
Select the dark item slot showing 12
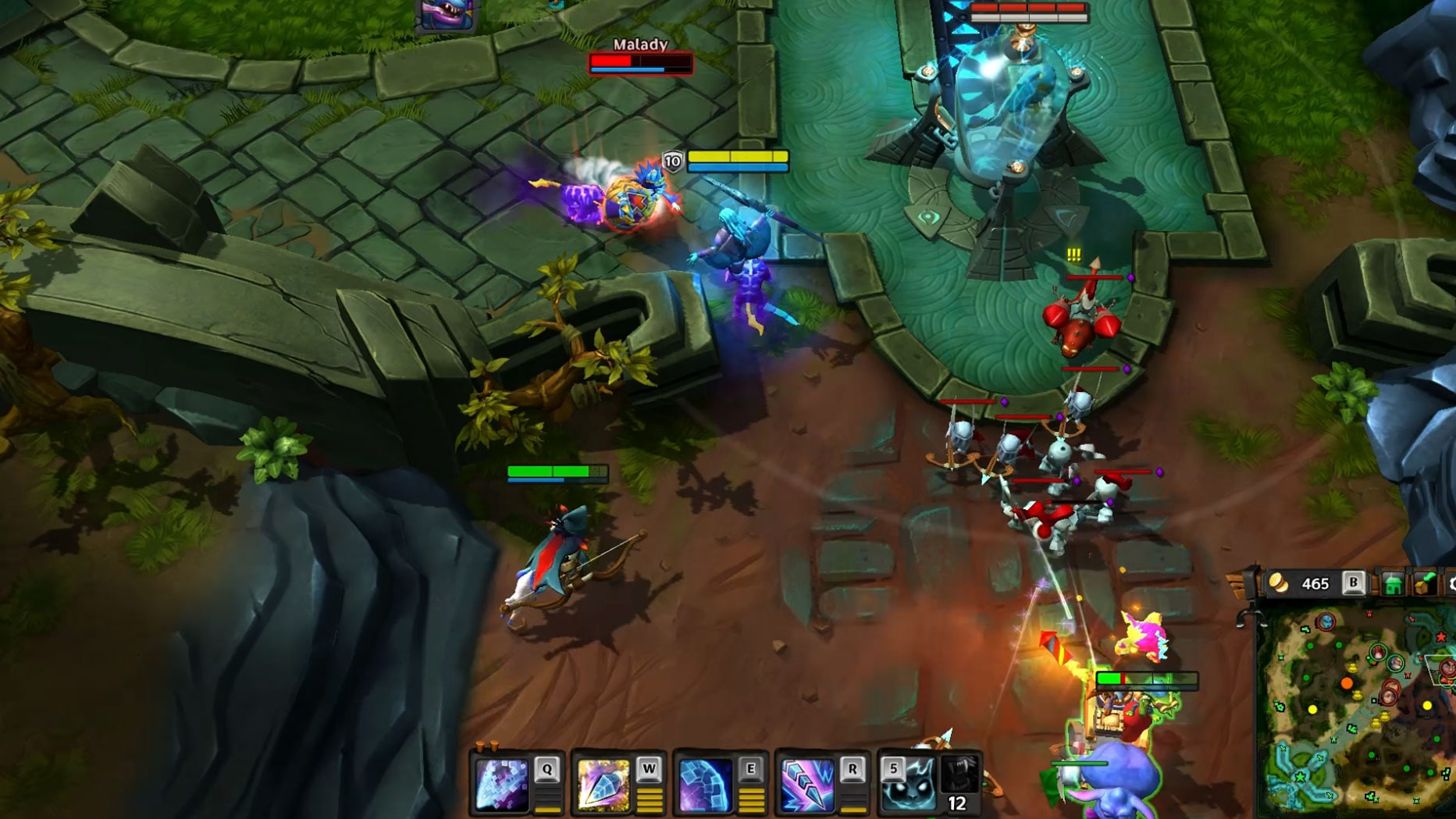click(x=959, y=784)
